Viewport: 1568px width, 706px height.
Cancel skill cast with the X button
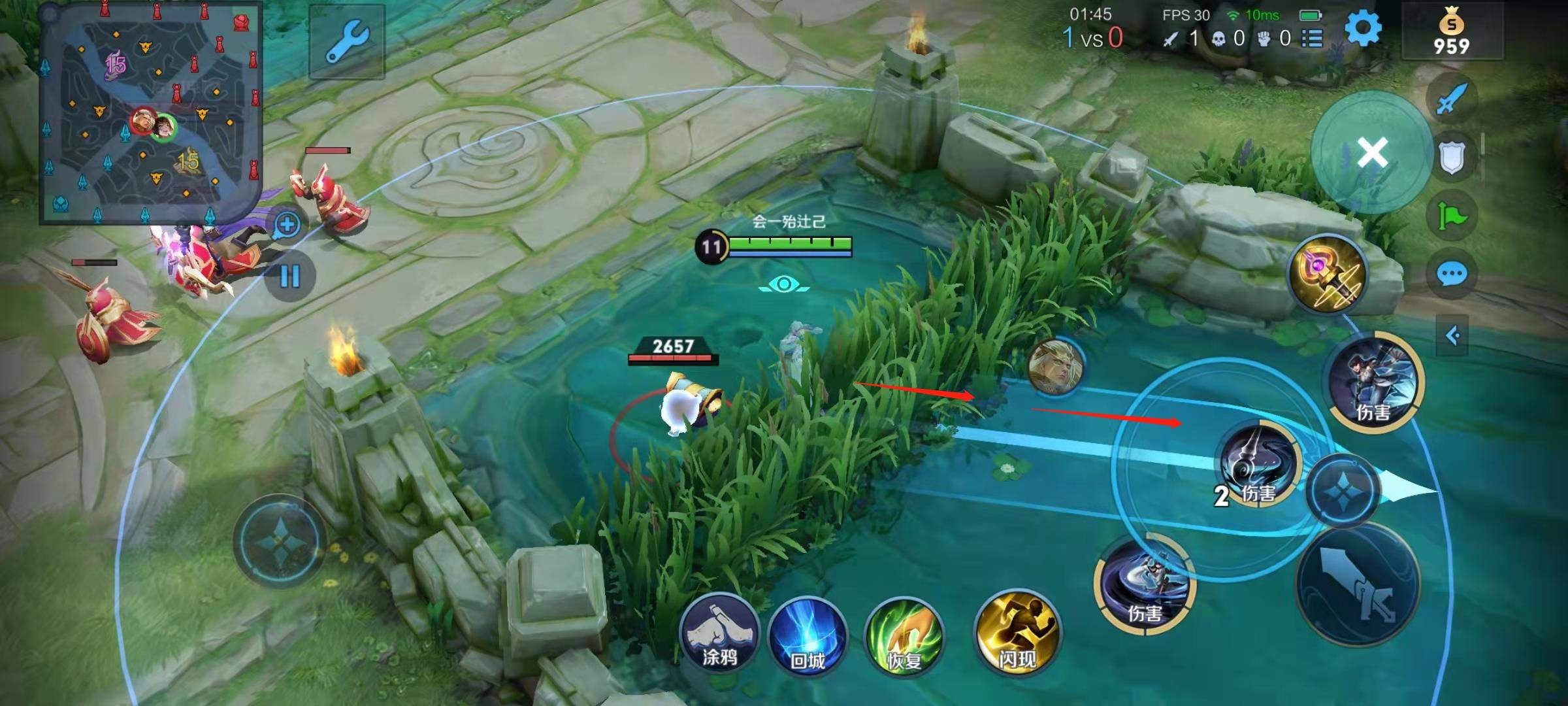click(x=1372, y=153)
